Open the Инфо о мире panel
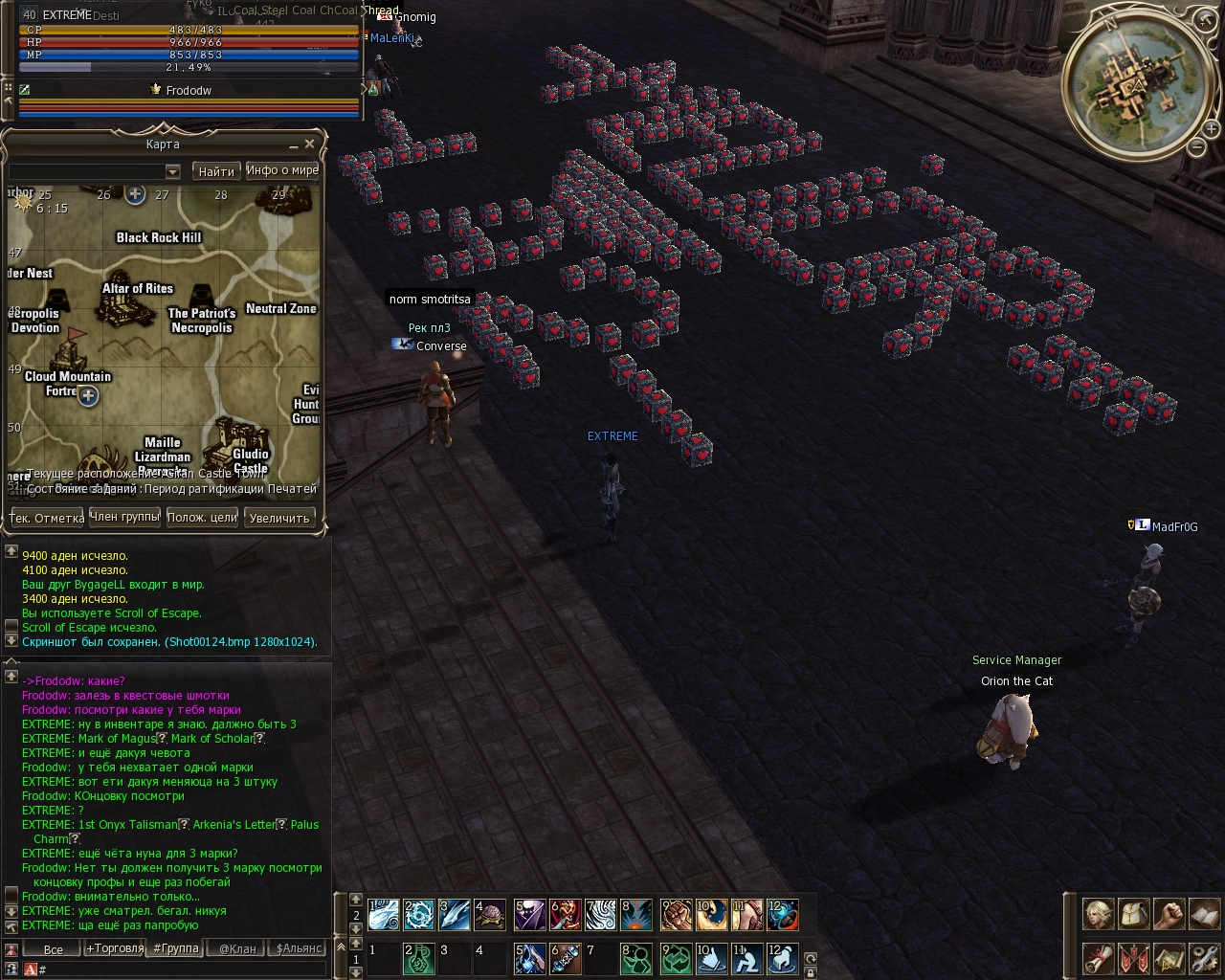This screenshot has height=980, width=1225. (282, 170)
